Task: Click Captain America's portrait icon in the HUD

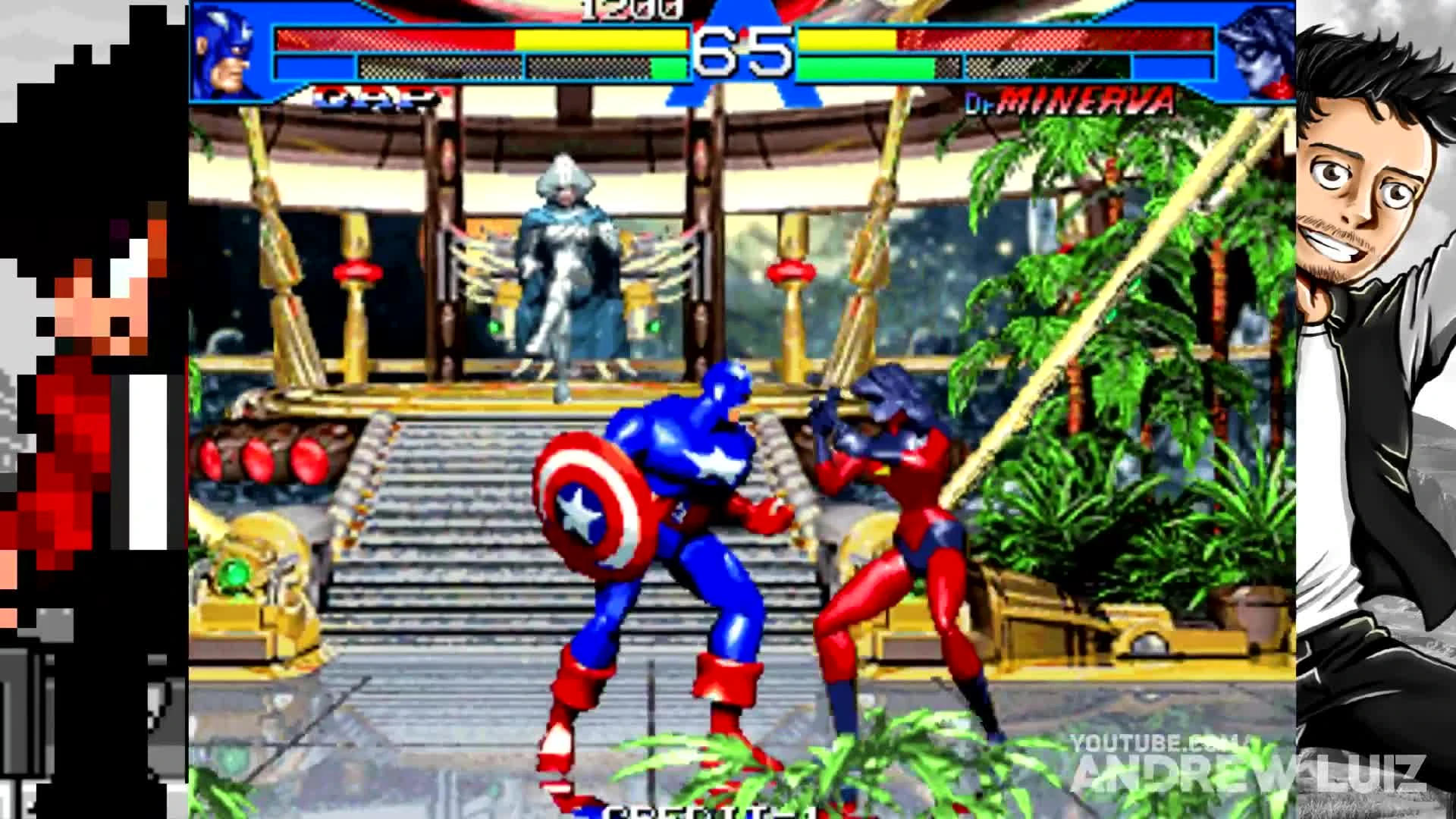Action: (224, 49)
